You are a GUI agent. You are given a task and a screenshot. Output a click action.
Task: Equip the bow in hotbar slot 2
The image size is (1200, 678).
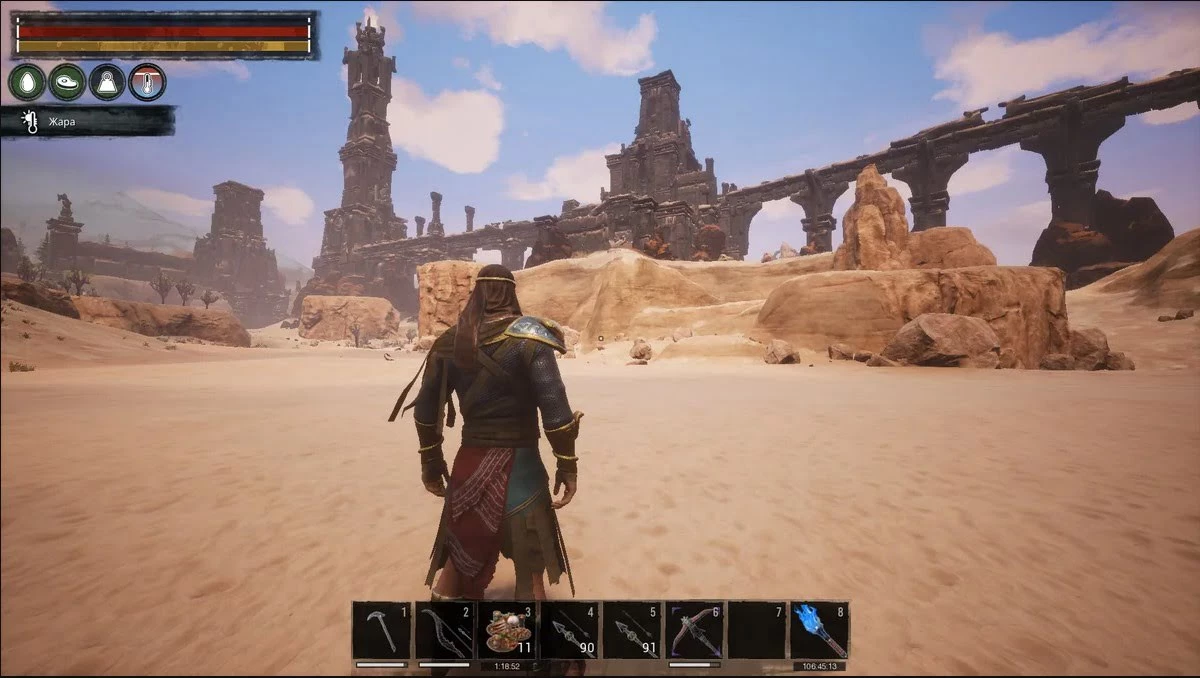pyautogui.click(x=444, y=630)
